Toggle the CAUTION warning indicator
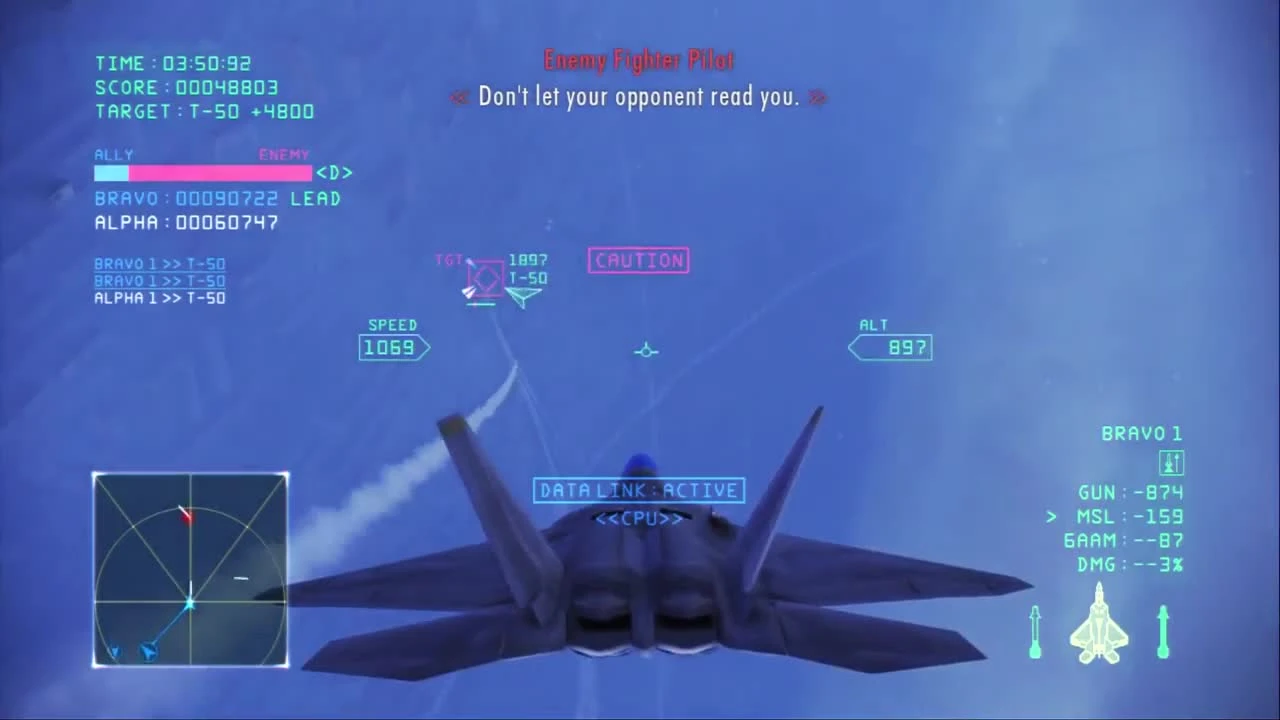1280x720 pixels. click(638, 260)
